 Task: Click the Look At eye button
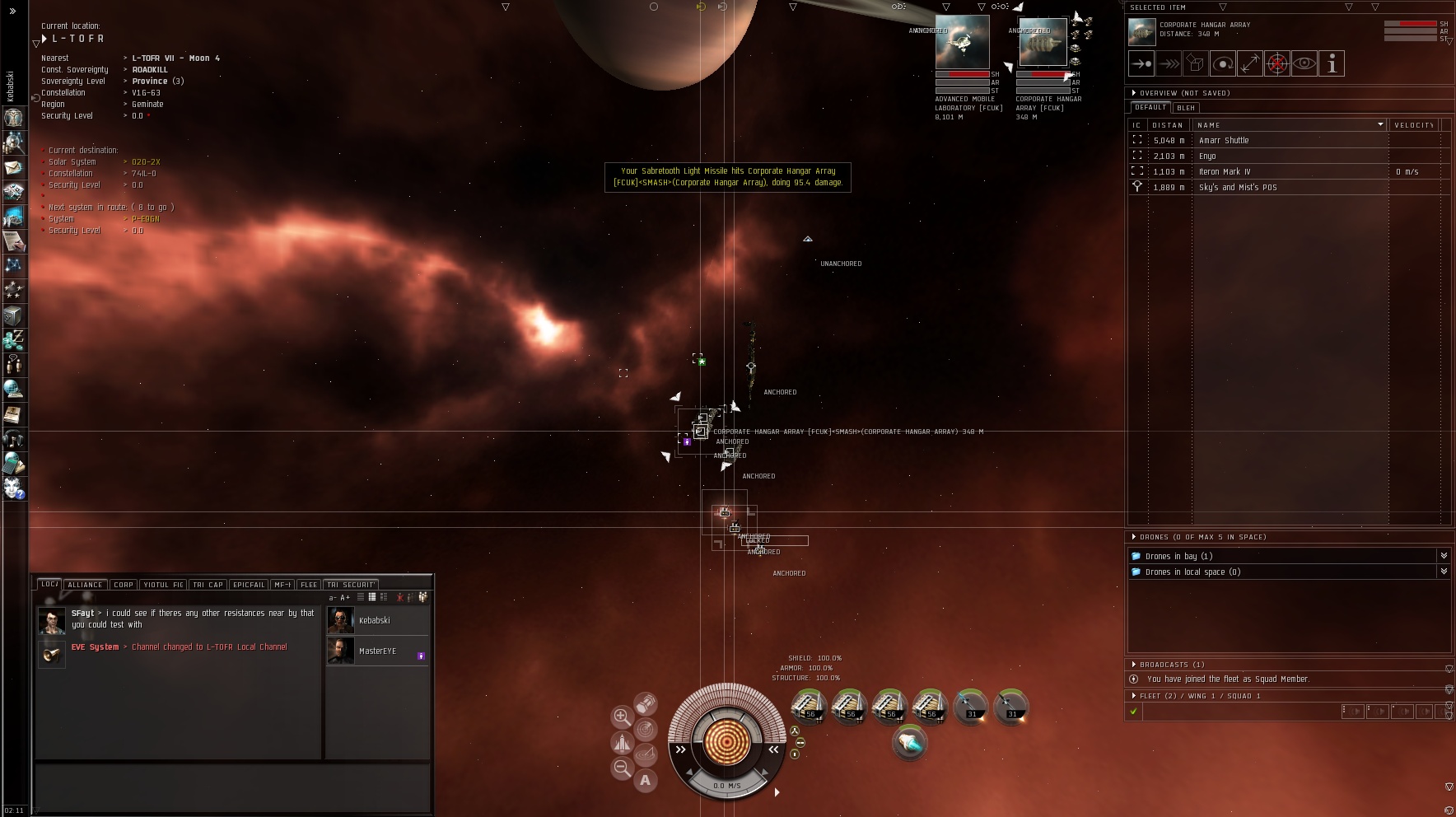point(1304,63)
